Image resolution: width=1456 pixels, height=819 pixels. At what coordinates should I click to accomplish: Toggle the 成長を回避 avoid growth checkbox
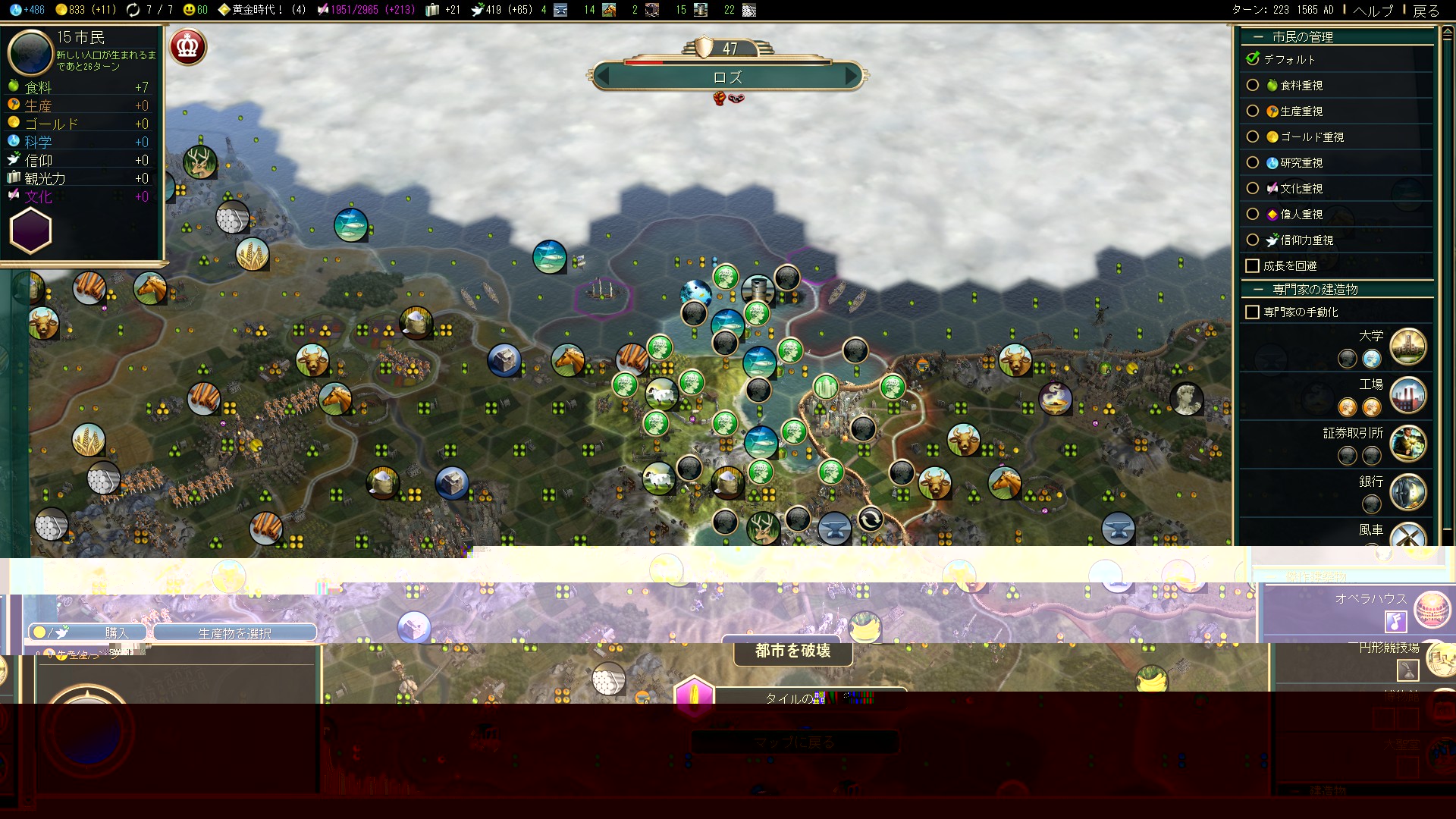pos(1253,266)
